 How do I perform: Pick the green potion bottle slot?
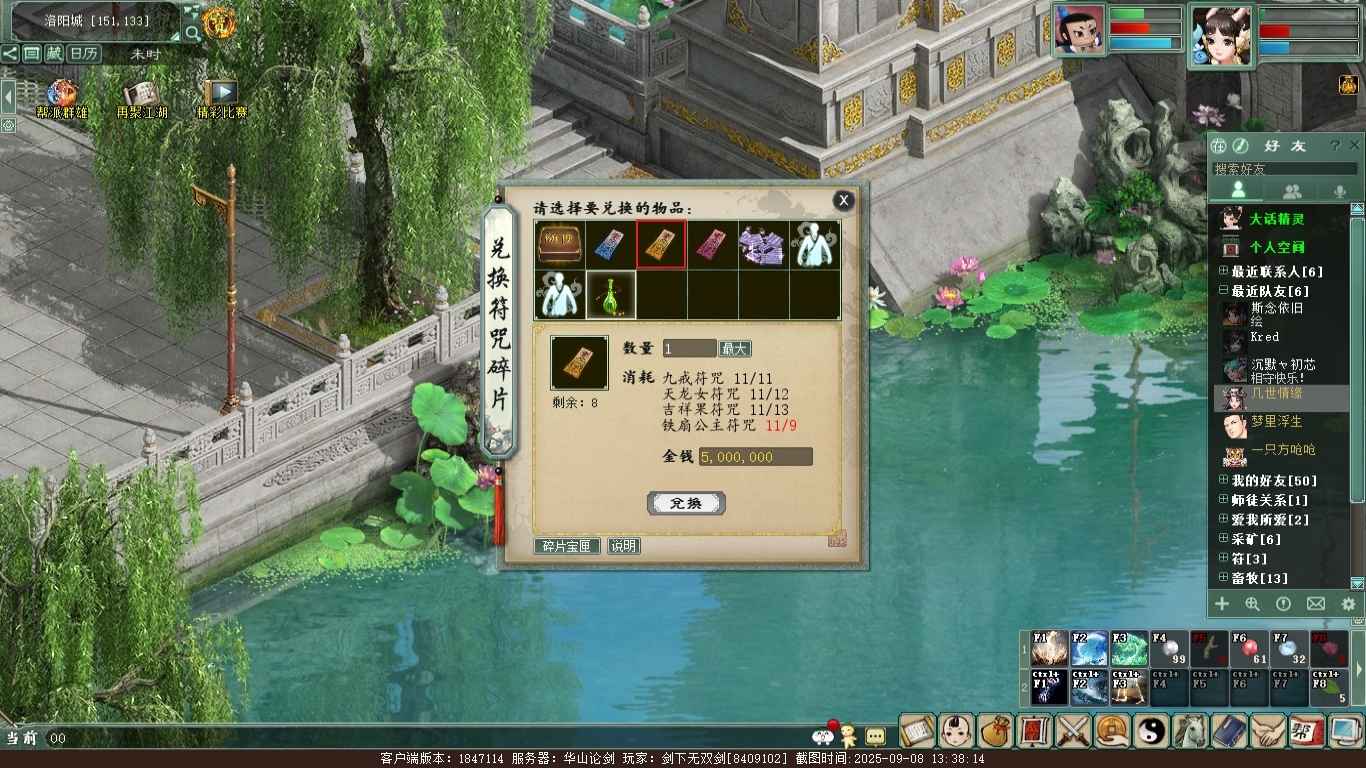[x=610, y=295]
